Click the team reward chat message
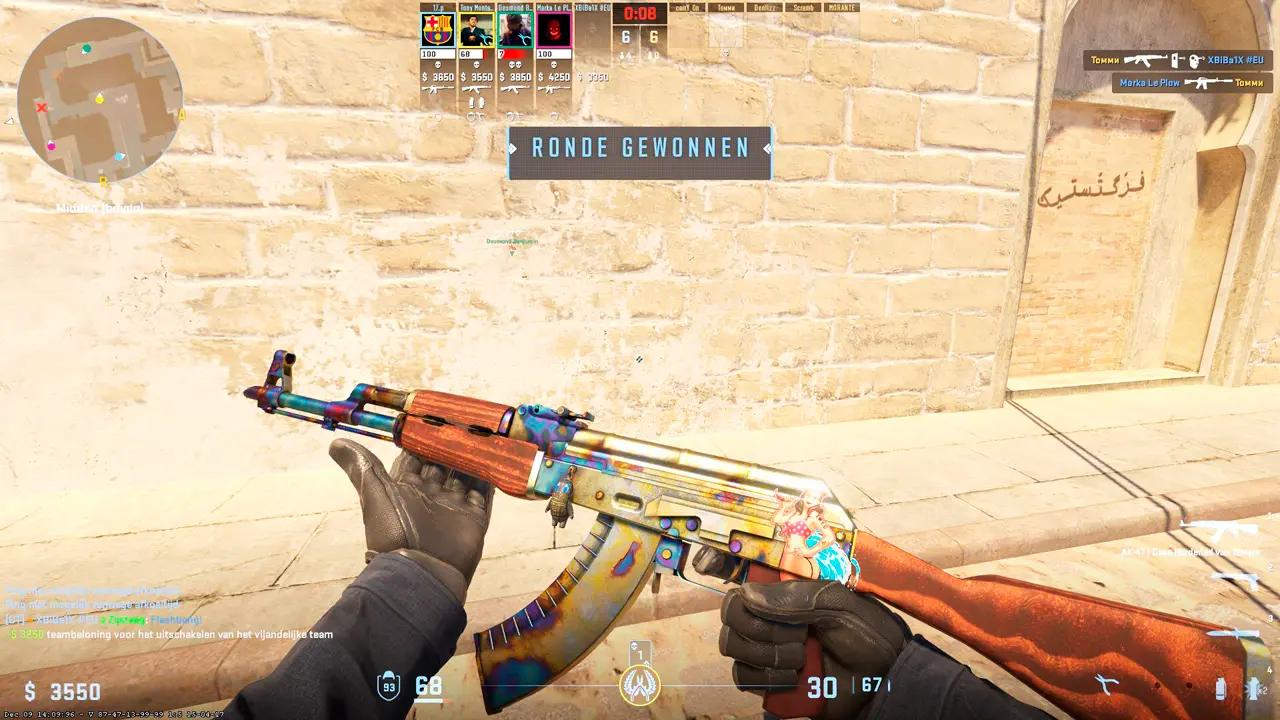Image resolution: width=1280 pixels, height=720 pixels. tap(170, 634)
